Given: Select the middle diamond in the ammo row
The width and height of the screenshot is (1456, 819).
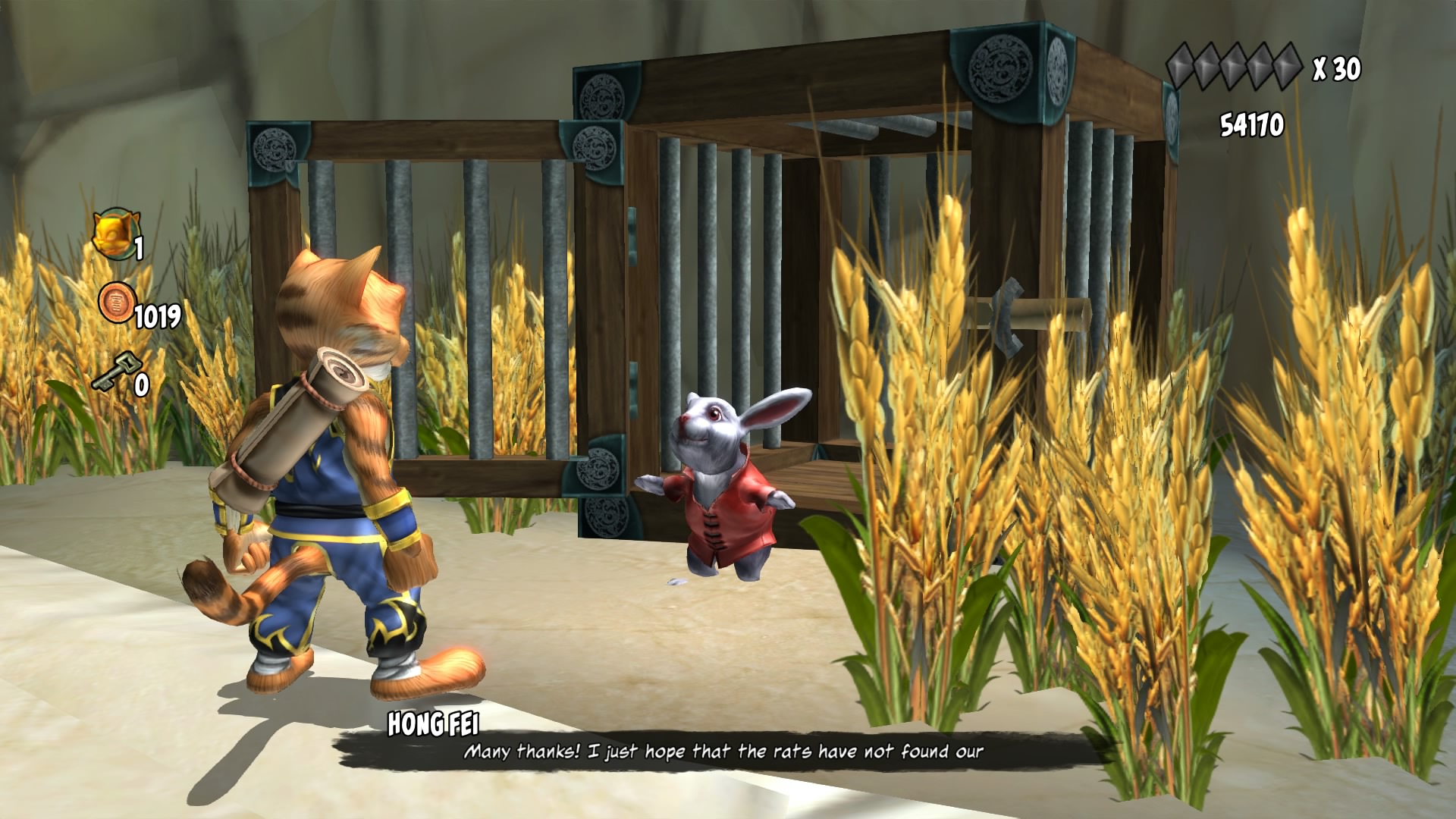Looking at the screenshot, I should click(x=1235, y=66).
